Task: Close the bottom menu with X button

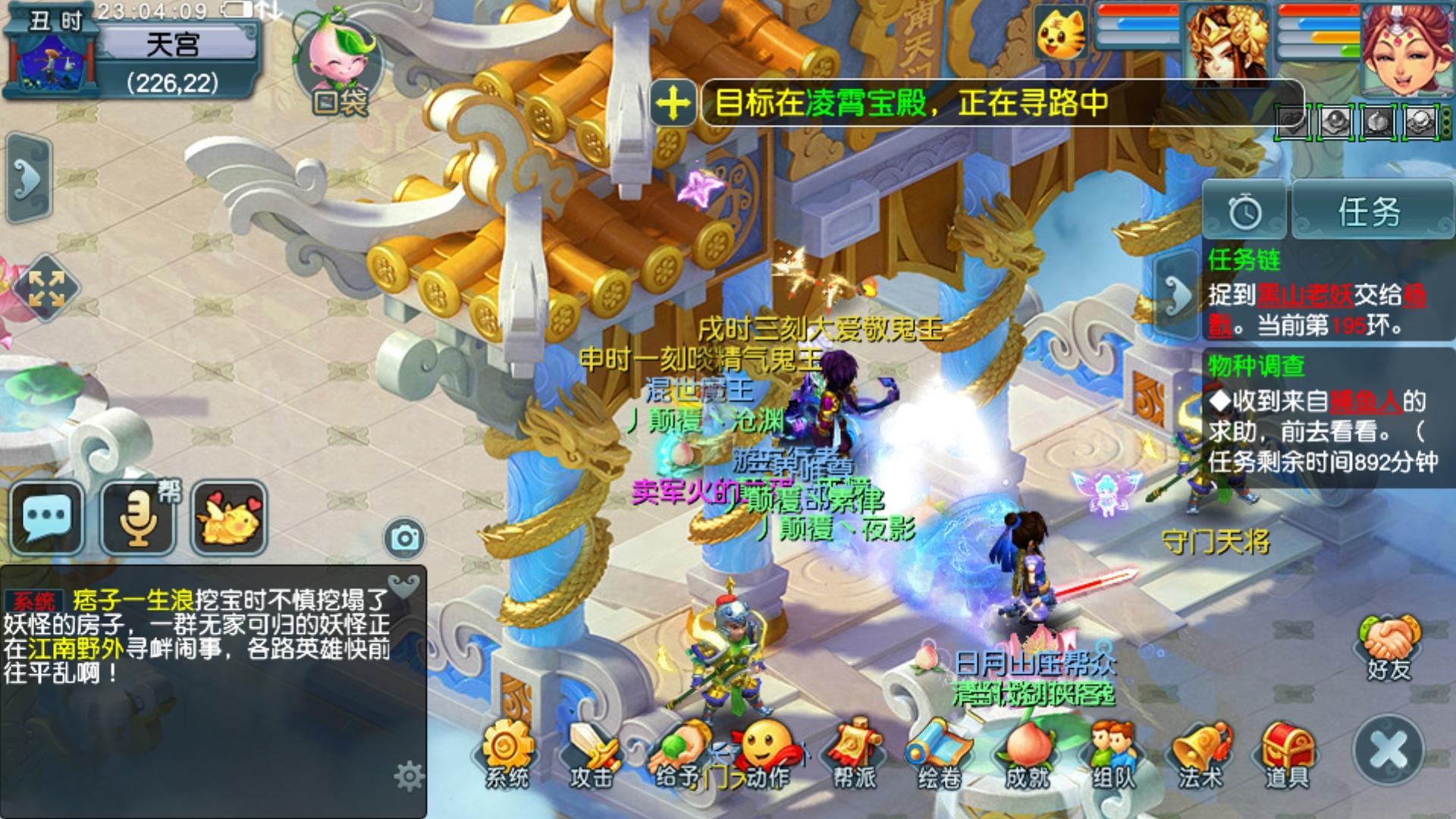Action: click(1389, 750)
